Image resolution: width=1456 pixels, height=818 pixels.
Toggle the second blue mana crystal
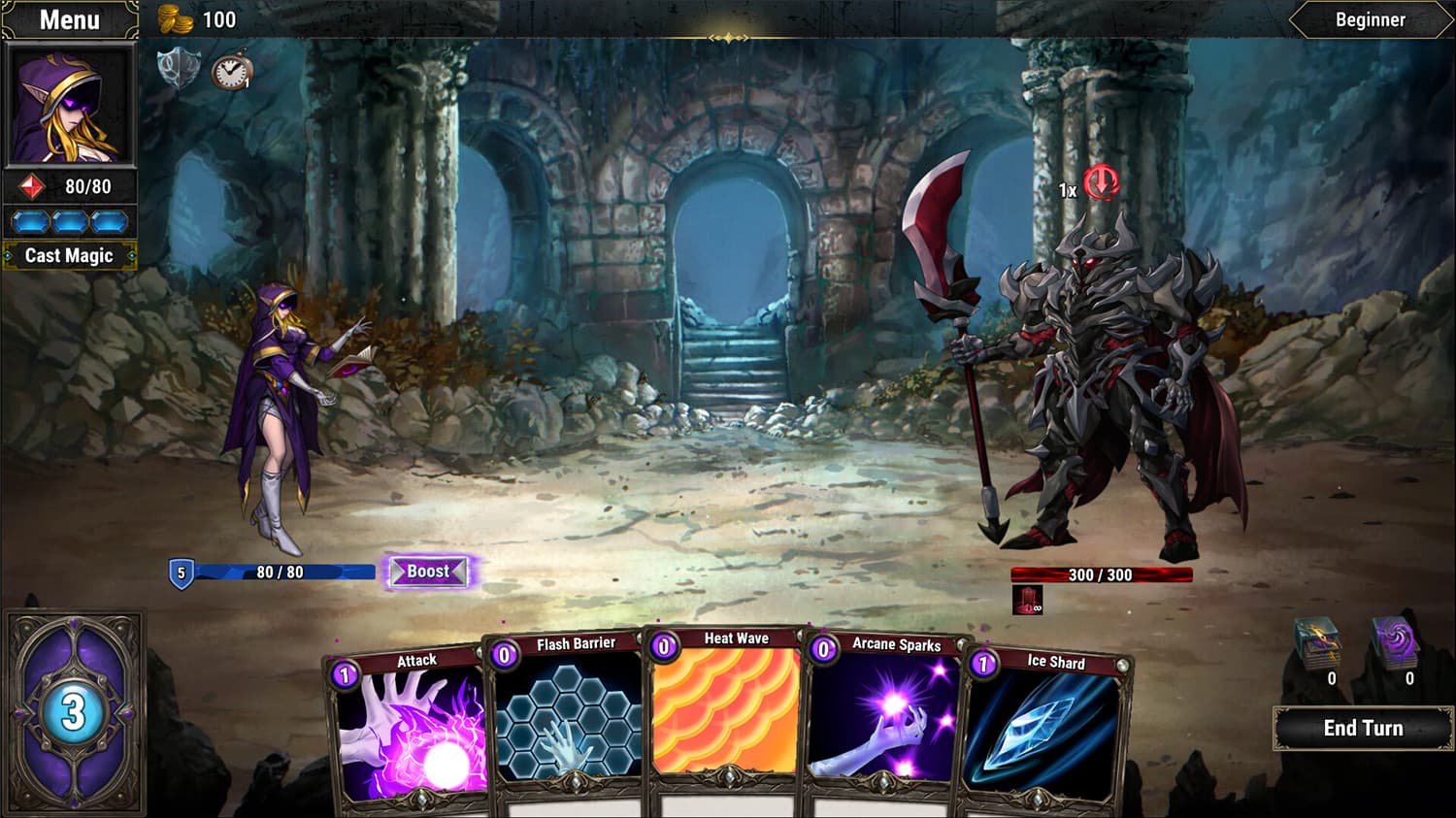pyautogui.click(x=68, y=220)
